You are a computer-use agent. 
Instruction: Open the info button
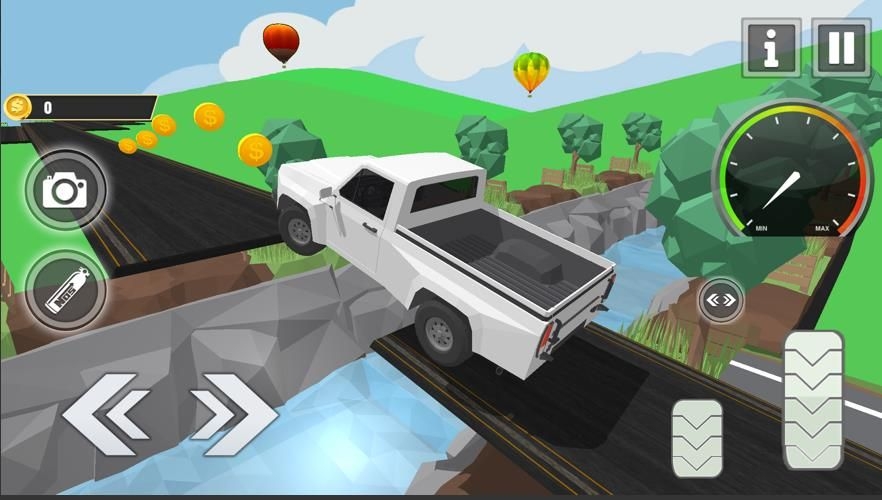(771, 48)
